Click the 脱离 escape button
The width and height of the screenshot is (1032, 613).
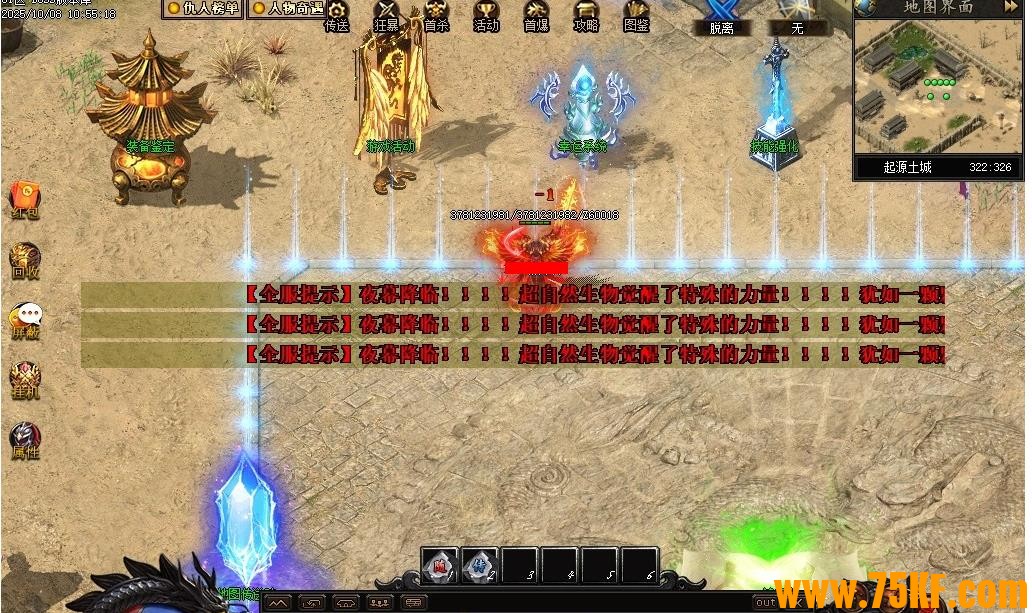[x=721, y=18]
